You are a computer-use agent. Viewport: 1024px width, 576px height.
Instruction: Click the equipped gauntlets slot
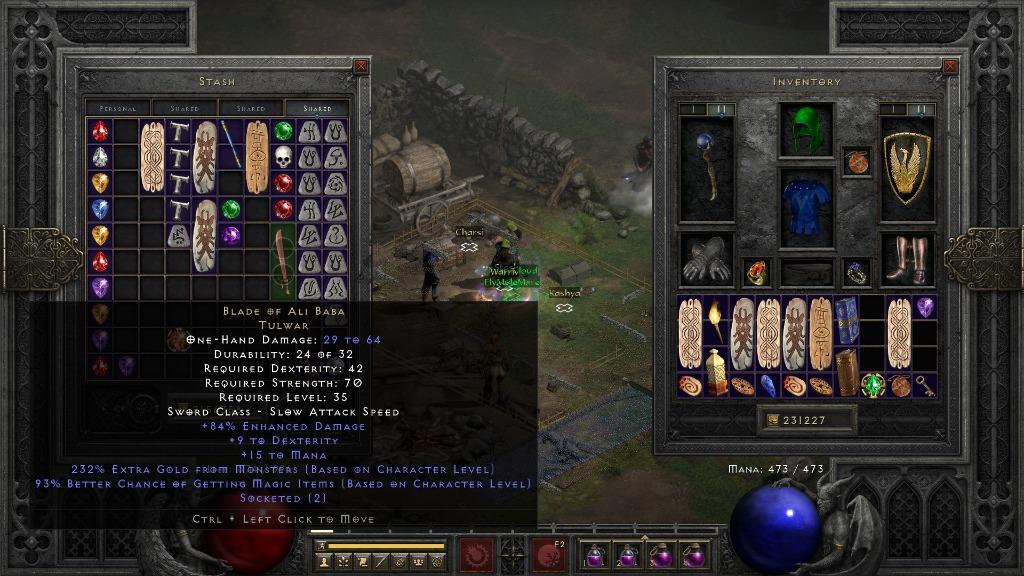coord(706,259)
